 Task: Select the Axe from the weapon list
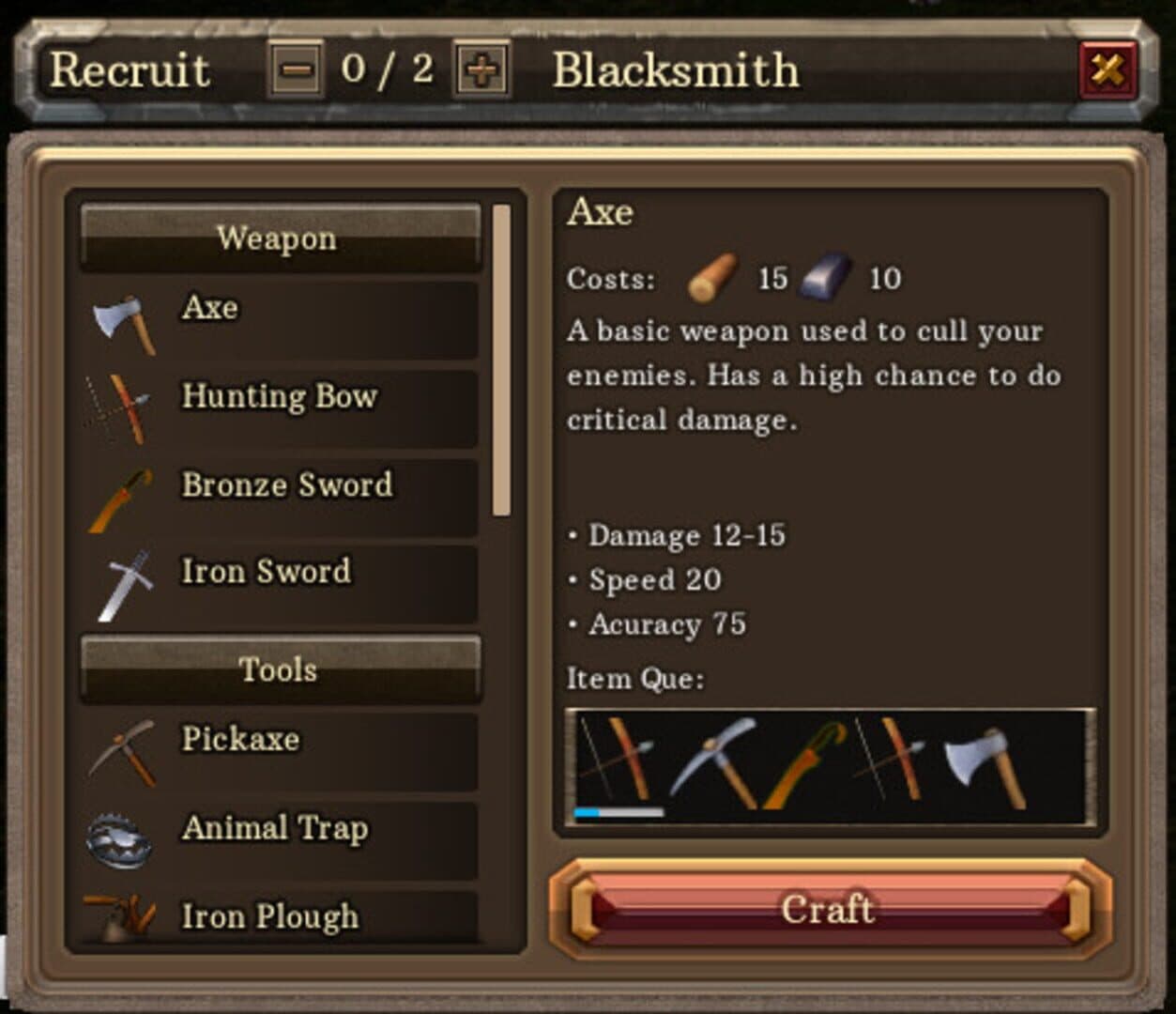pyautogui.click(x=280, y=319)
